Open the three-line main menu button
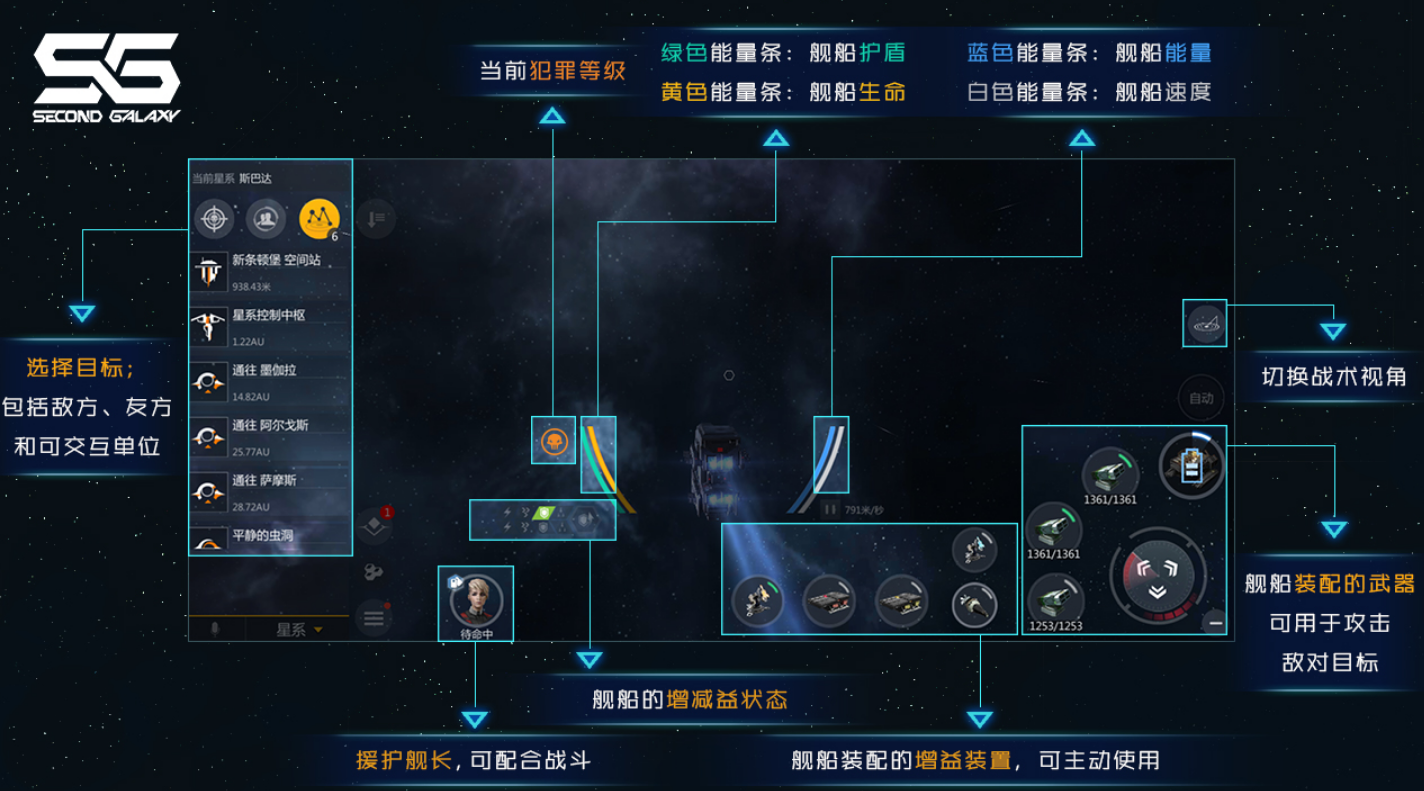The height and width of the screenshot is (791, 1424). coord(374,618)
